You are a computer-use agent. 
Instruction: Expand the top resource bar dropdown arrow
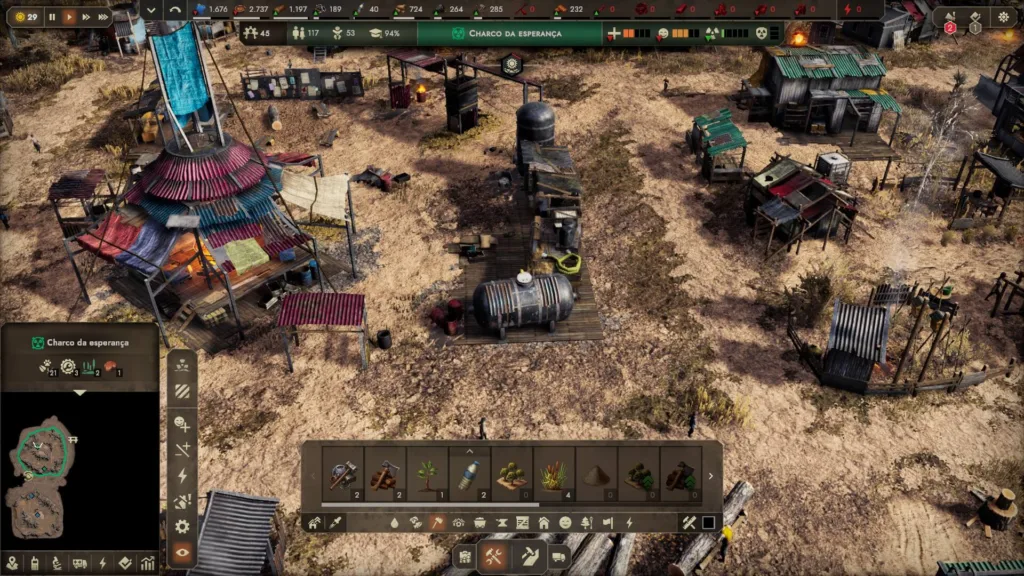click(x=151, y=10)
